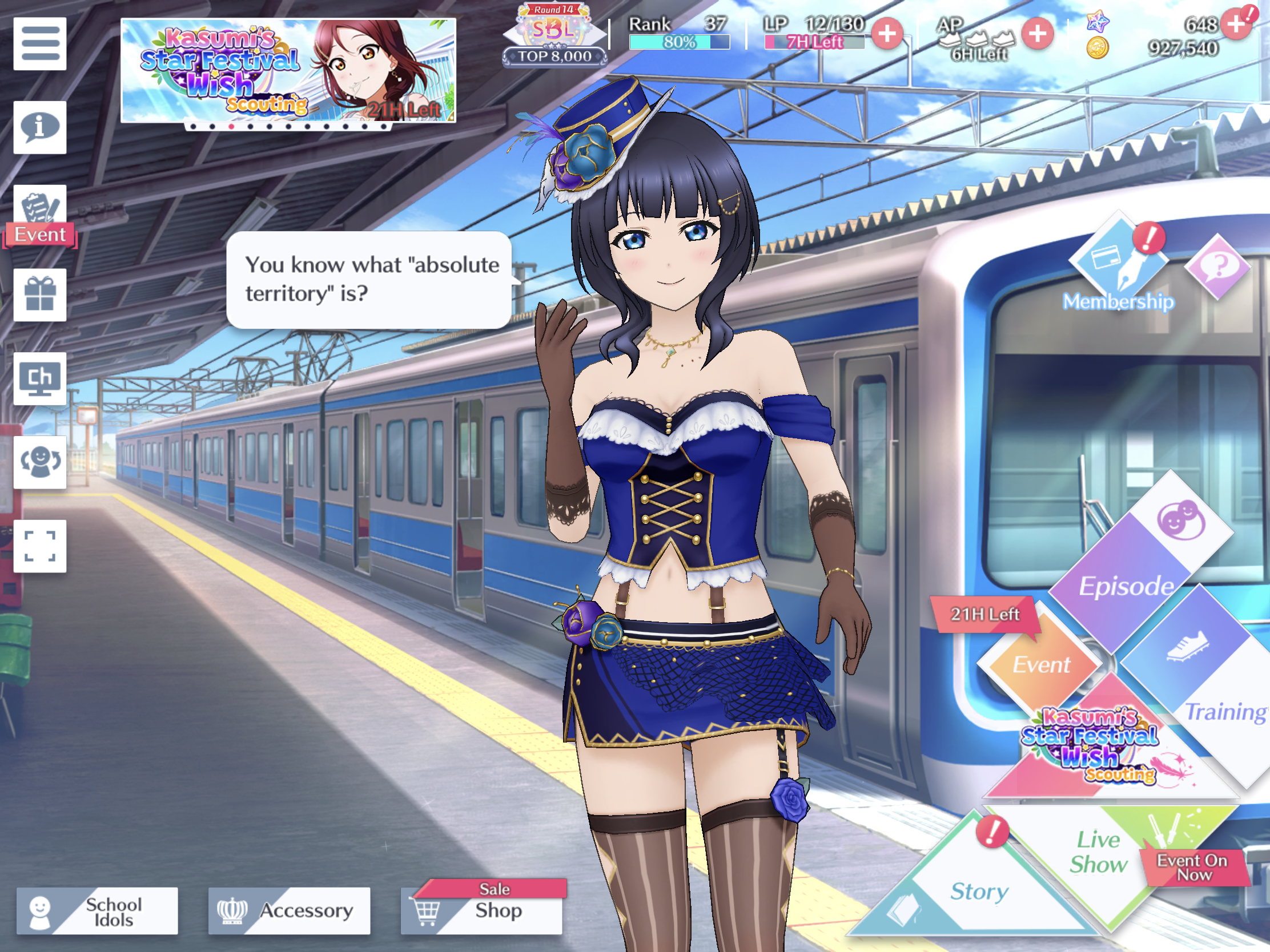Open the orange Event diamond

point(1040,664)
